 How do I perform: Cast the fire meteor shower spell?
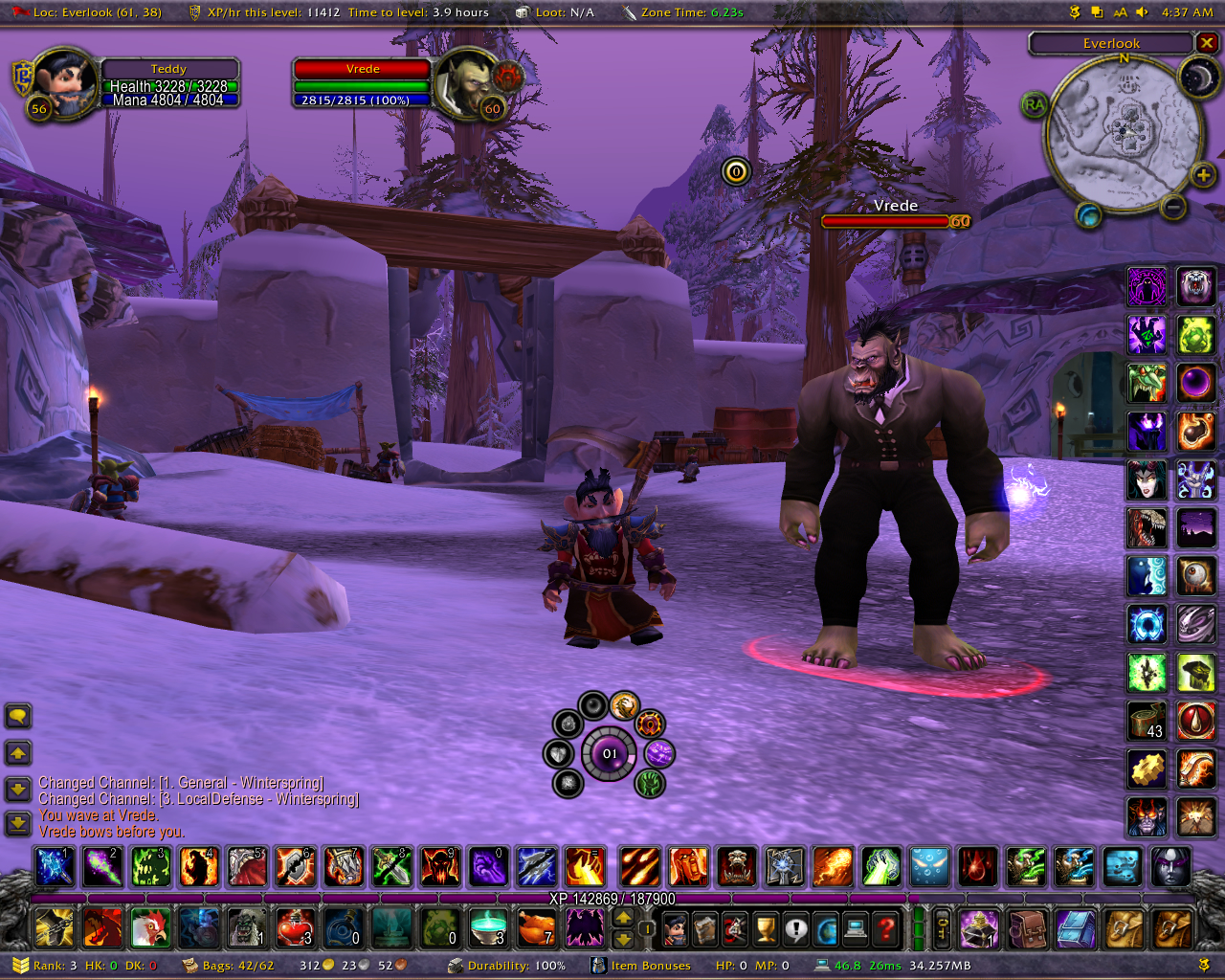click(639, 867)
